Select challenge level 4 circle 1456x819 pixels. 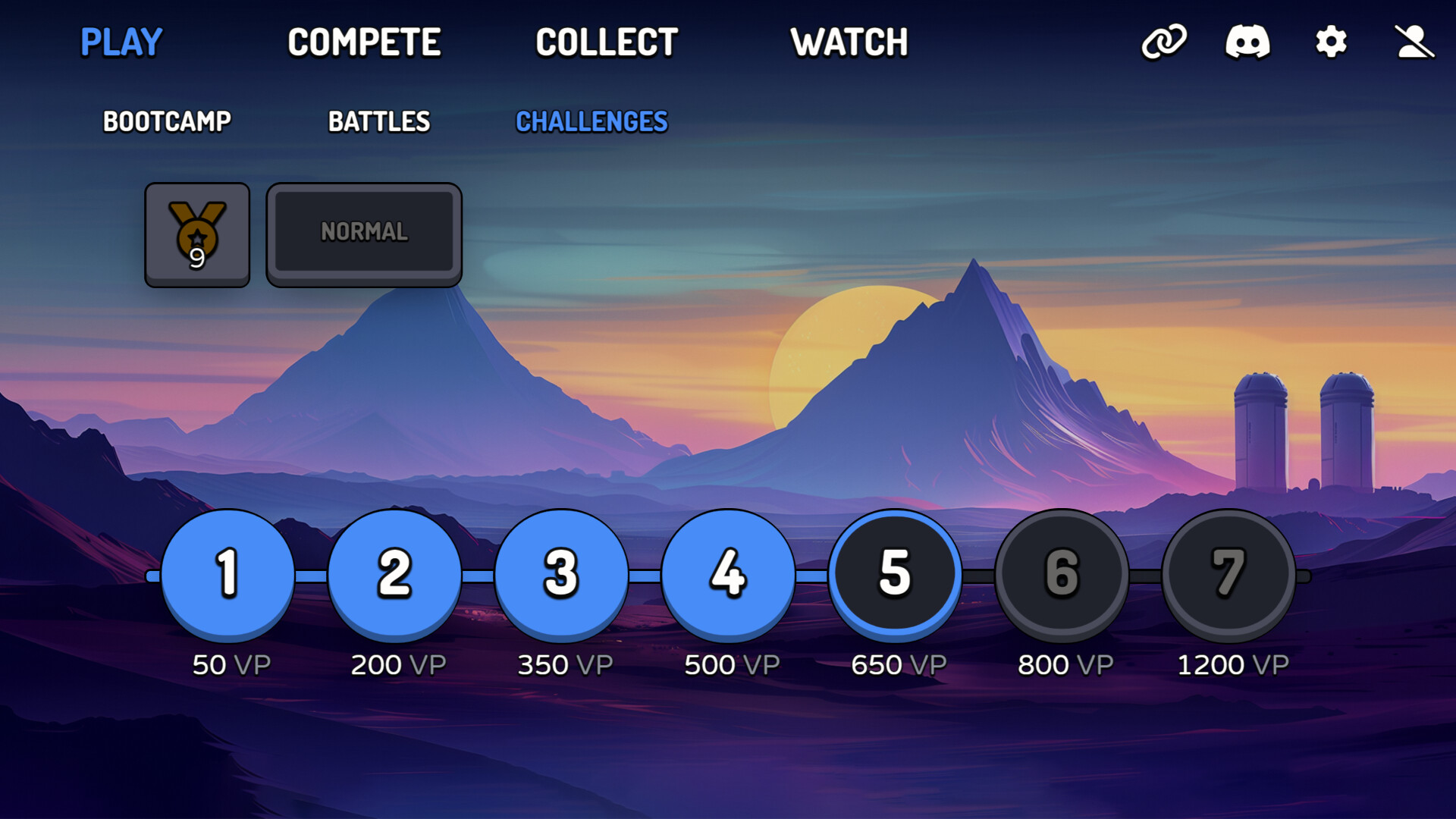729,574
